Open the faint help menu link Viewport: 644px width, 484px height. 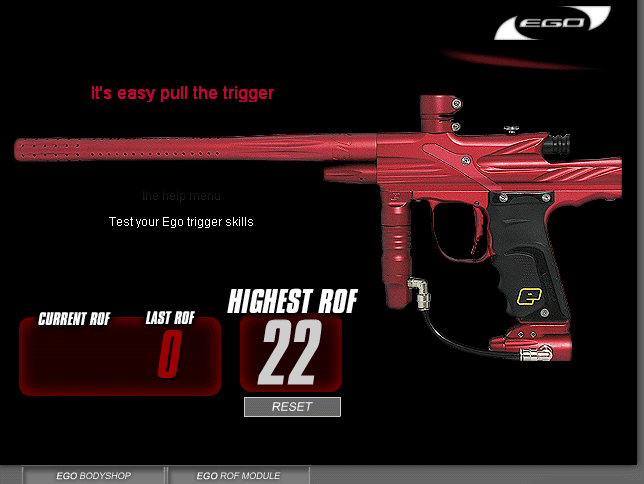point(181,196)
